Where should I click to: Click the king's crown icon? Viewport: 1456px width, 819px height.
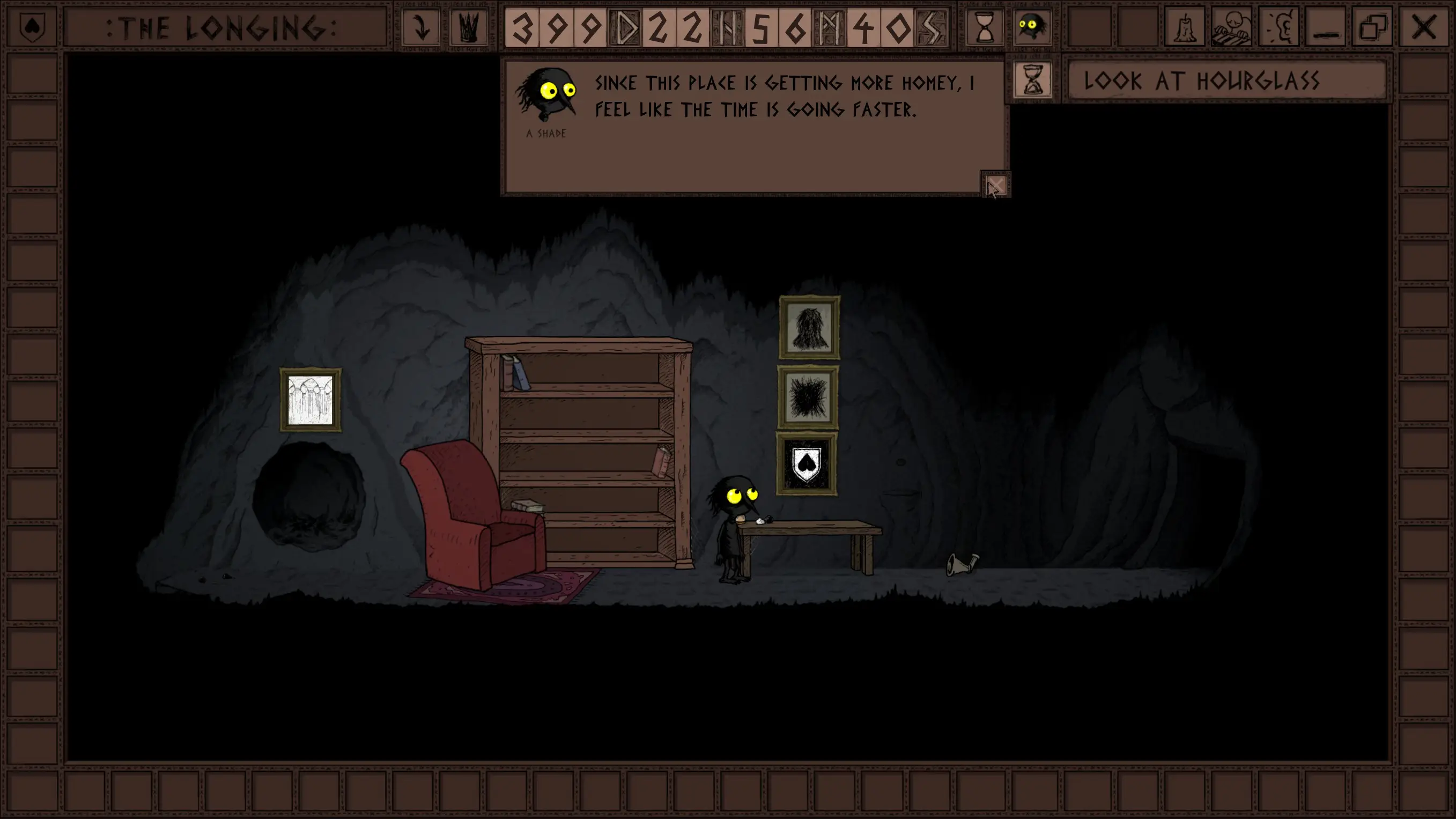click(x=469, y=27)
